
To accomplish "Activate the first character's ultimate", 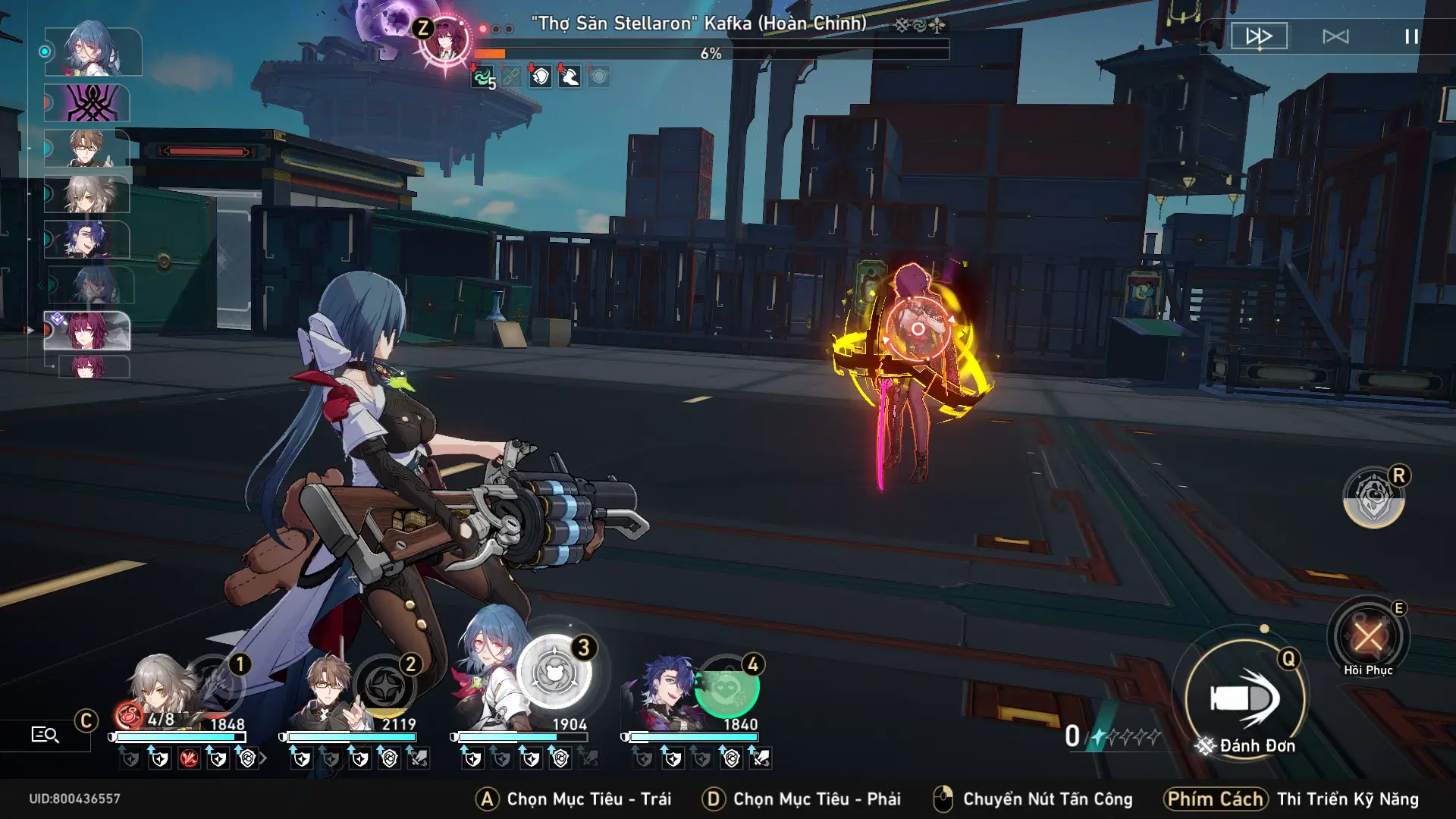I will pyautogui.click(x=216, y=685).
